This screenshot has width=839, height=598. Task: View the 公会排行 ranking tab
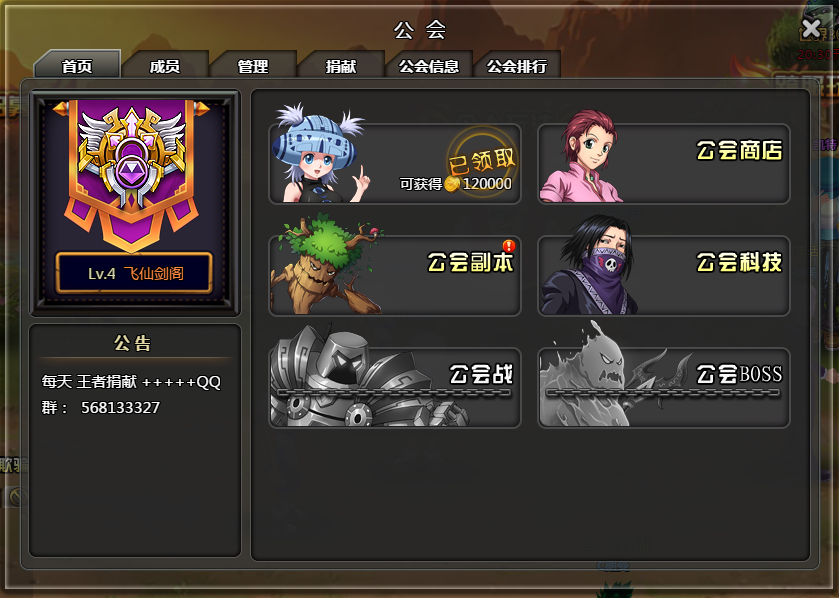517,66
